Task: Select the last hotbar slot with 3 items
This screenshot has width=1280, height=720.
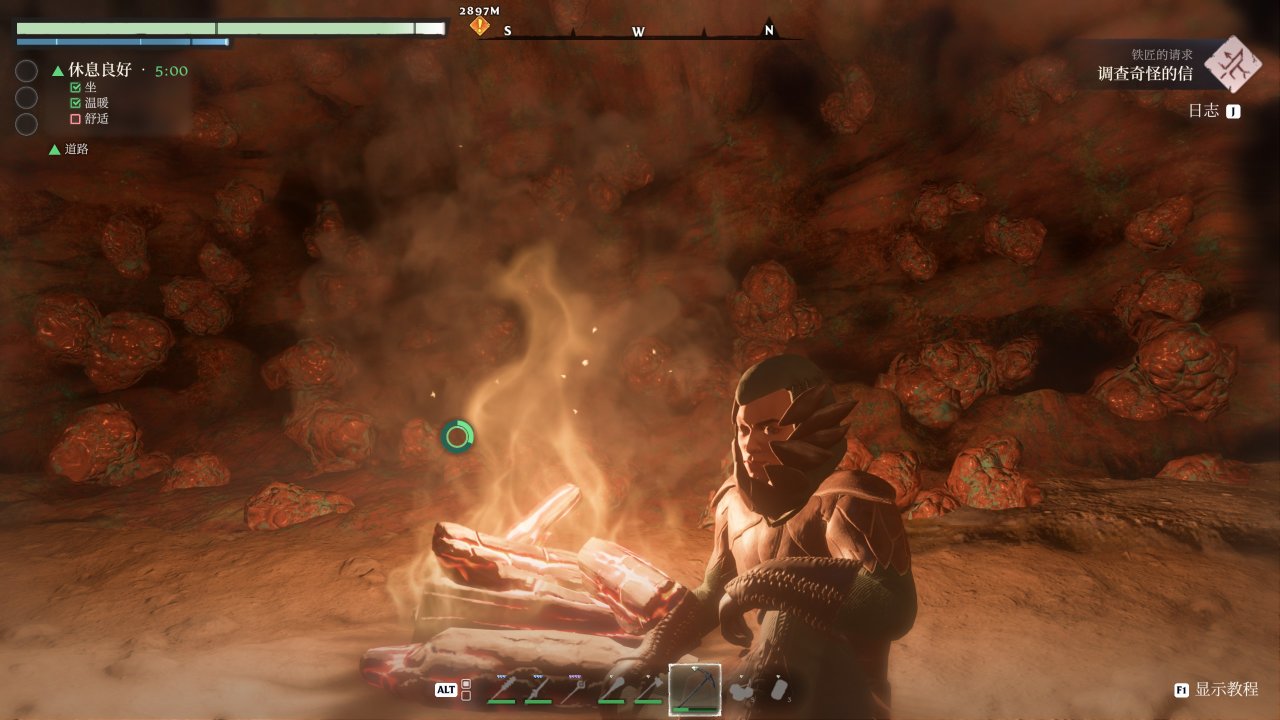Action: 780,688
